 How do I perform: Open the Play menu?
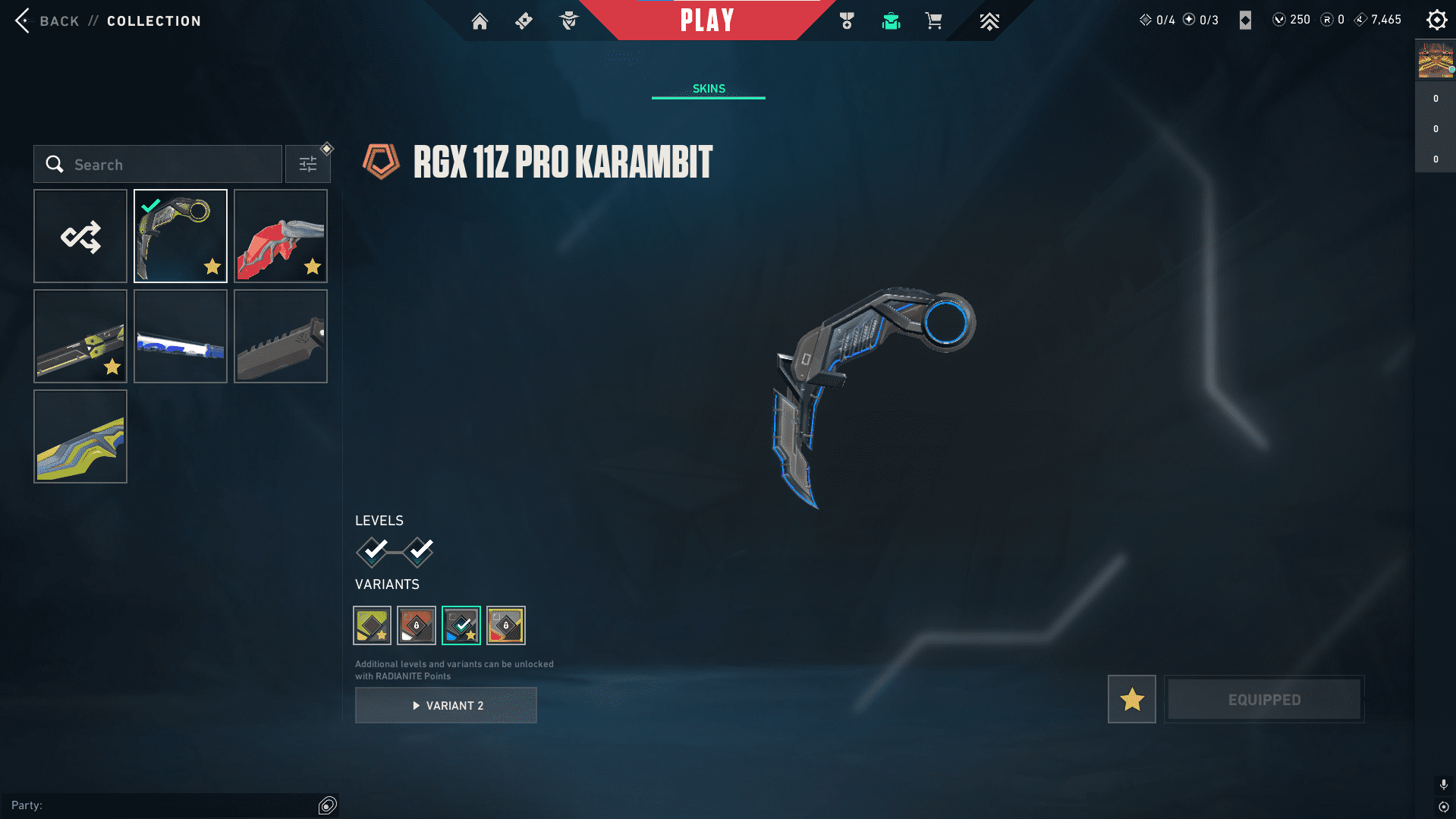708,20
